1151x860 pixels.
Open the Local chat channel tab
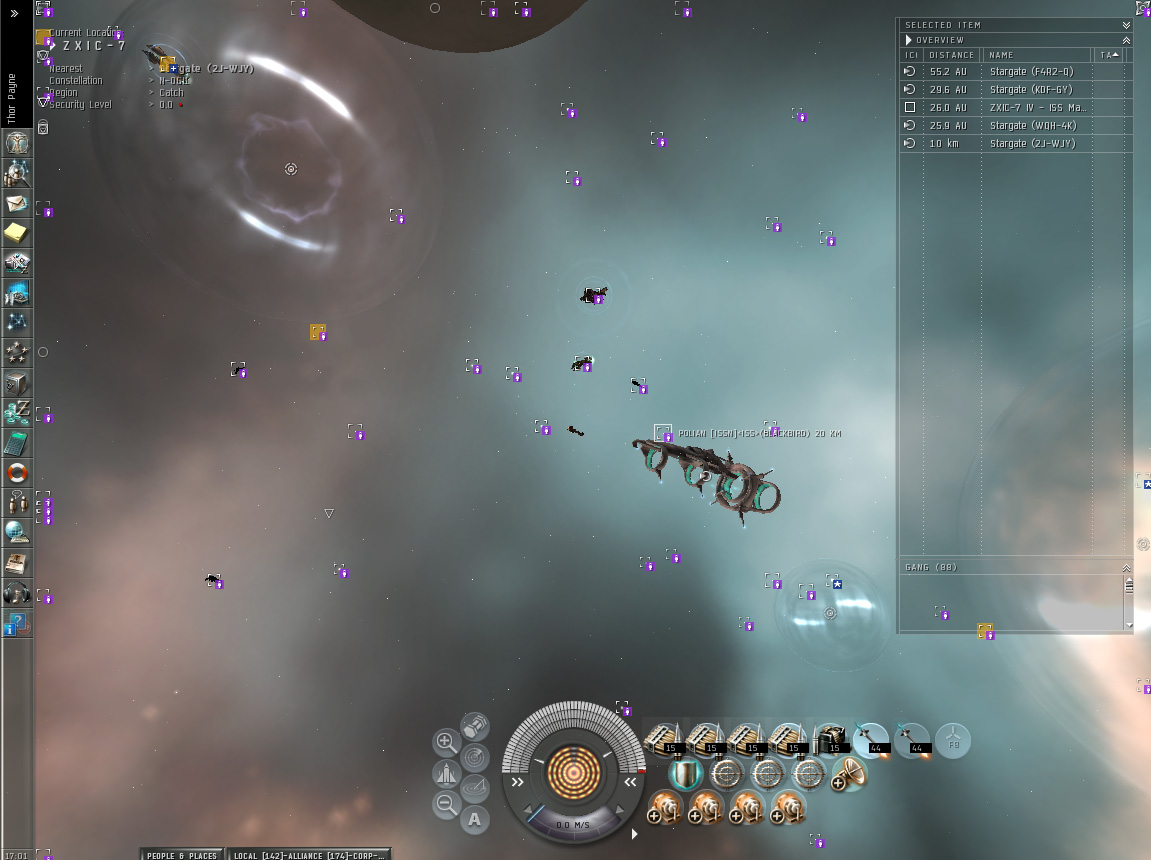coord(308,855)
